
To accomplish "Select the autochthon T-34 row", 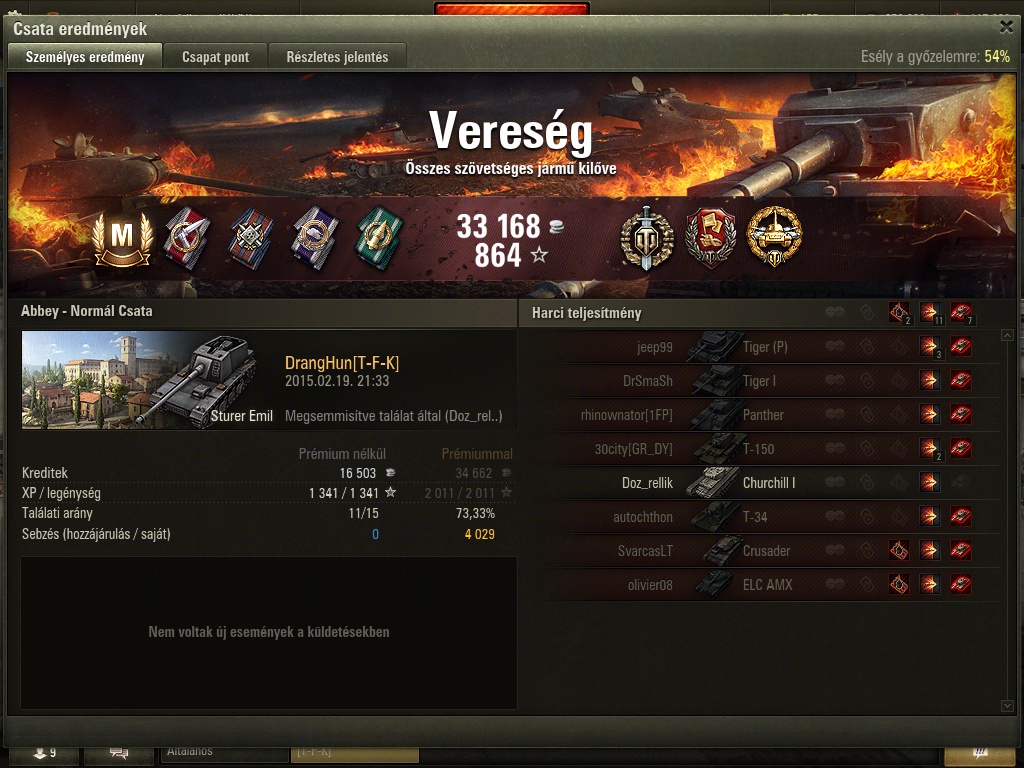I will (x=760, y=517).
